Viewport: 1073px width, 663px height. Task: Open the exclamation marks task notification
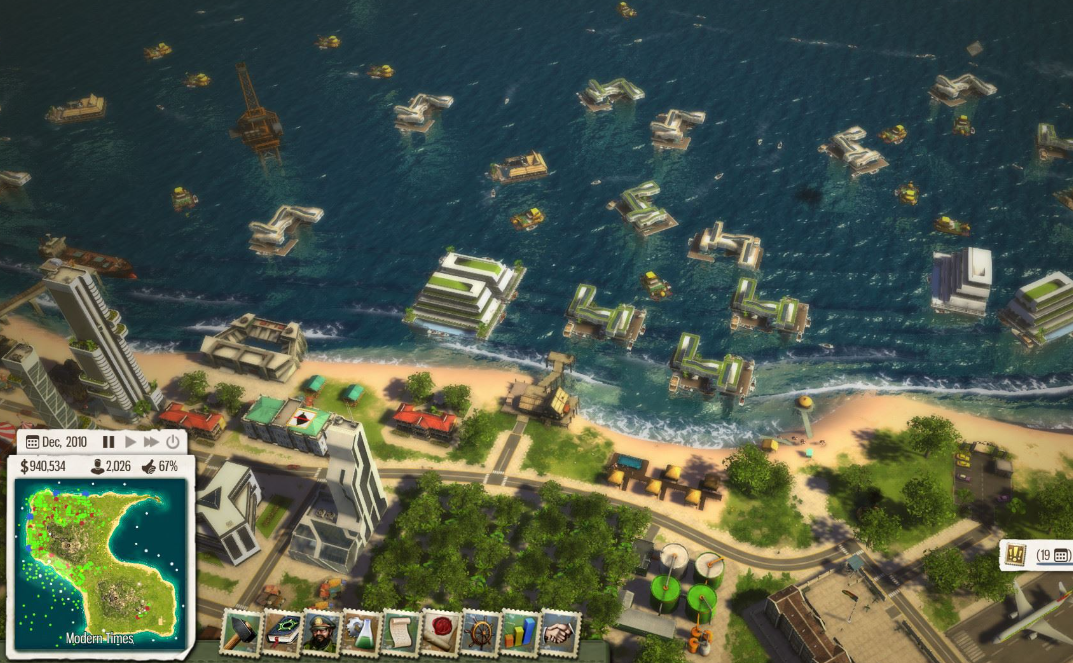(1017, 555)
